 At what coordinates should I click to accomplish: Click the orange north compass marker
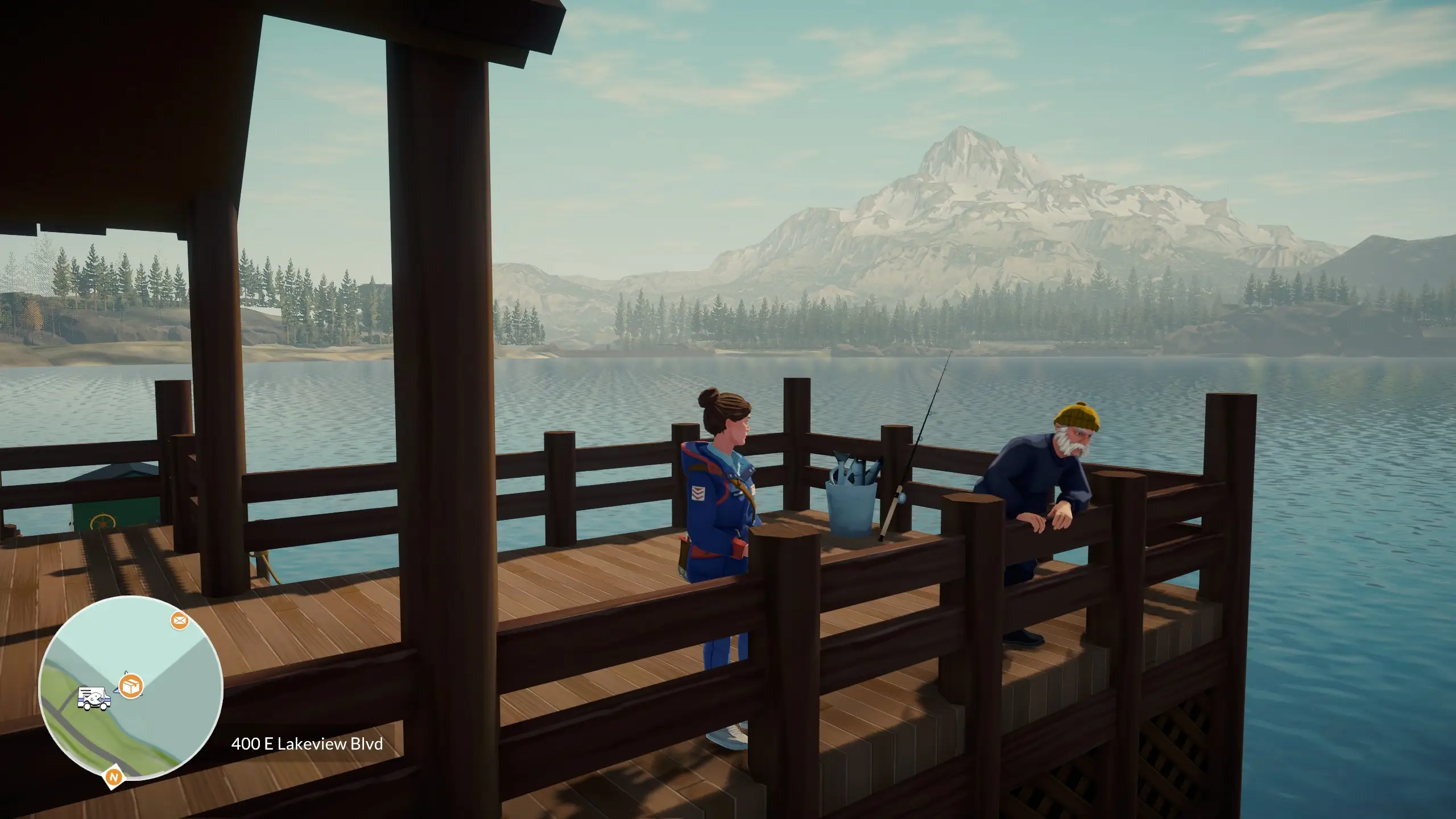pos(114,777)
